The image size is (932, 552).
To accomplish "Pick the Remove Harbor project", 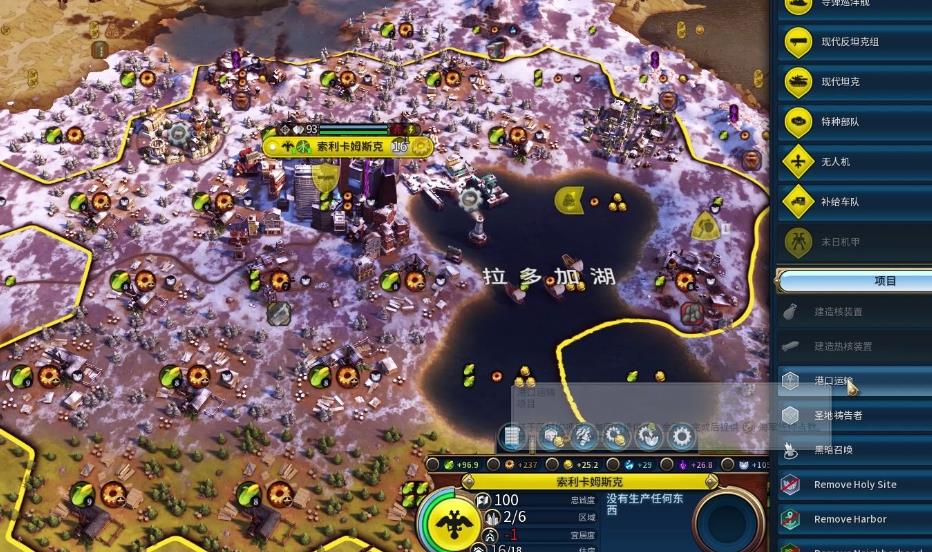I will (850, 519).
